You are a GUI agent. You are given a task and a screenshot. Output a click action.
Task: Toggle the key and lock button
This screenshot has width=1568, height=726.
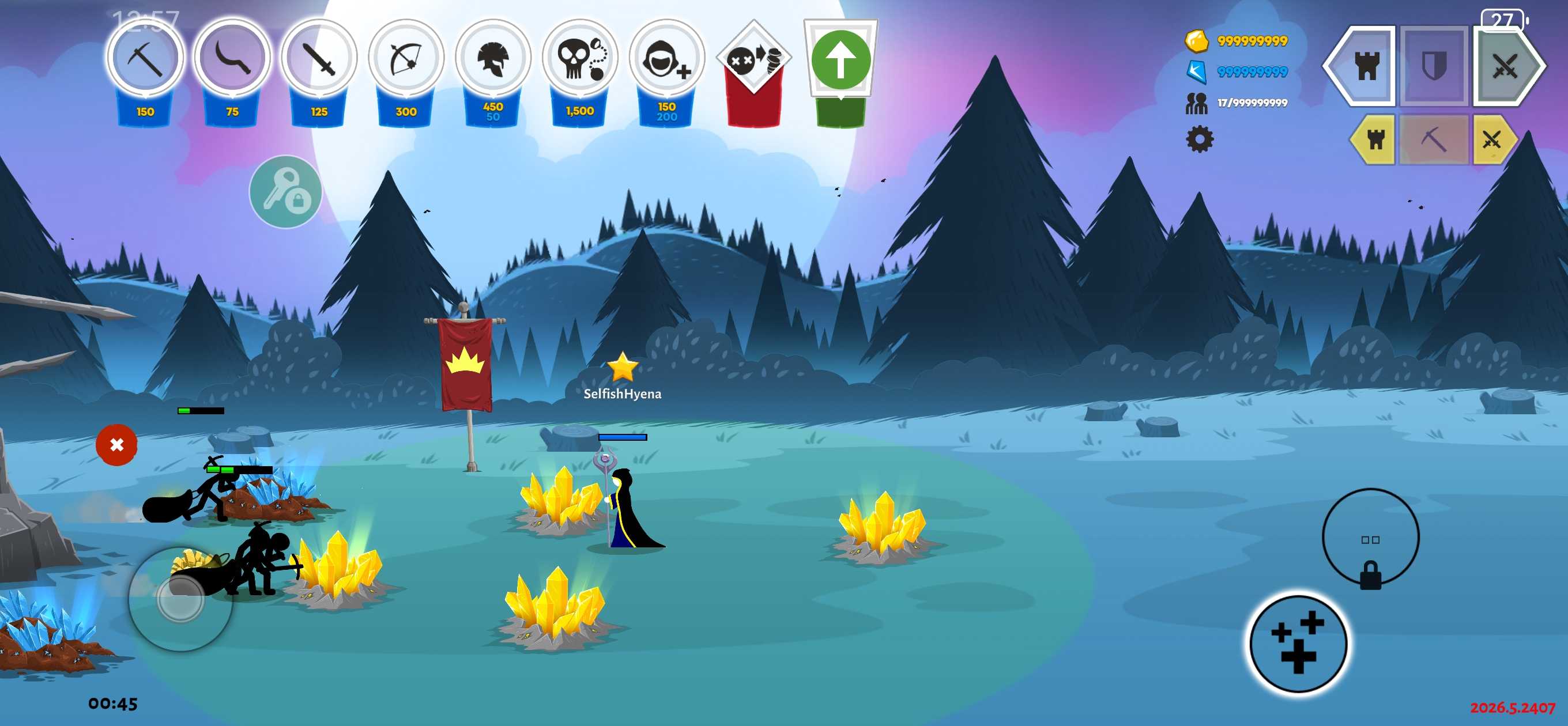click(285, 192)
